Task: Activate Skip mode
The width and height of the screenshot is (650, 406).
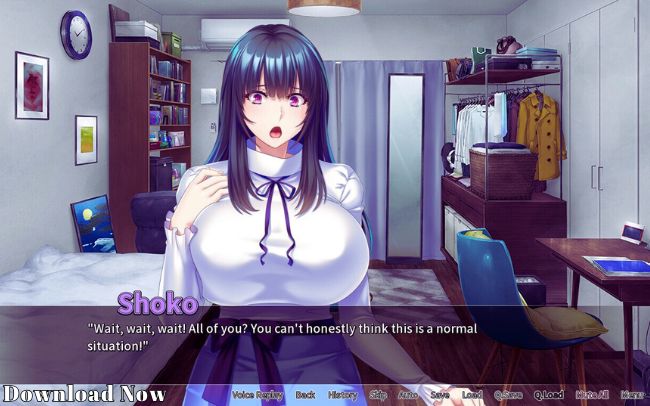Action: pos(378,395)
